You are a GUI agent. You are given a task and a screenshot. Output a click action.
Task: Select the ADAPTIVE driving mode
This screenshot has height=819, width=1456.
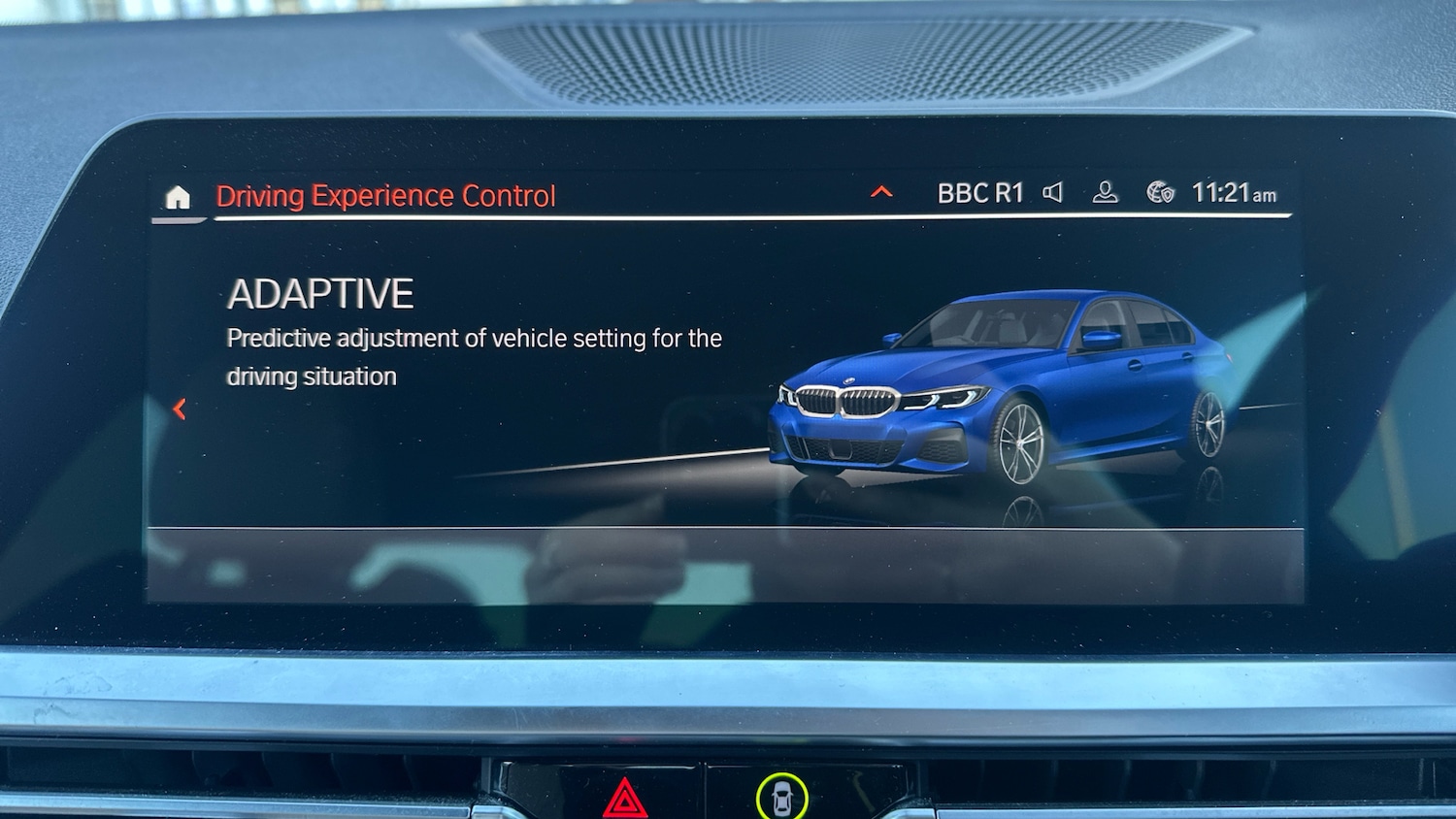(320, 293)
